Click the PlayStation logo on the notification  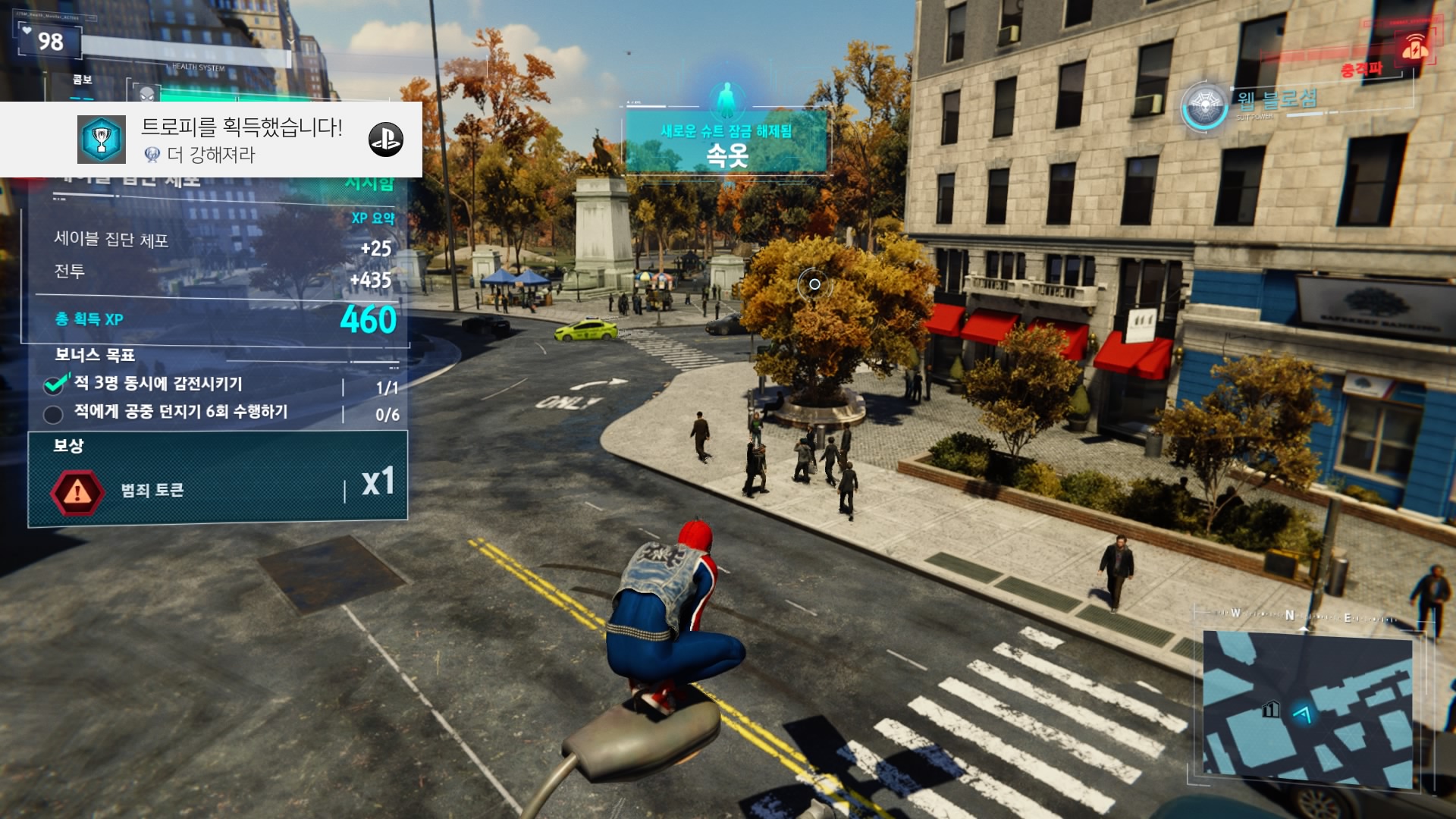coord(385,140)
